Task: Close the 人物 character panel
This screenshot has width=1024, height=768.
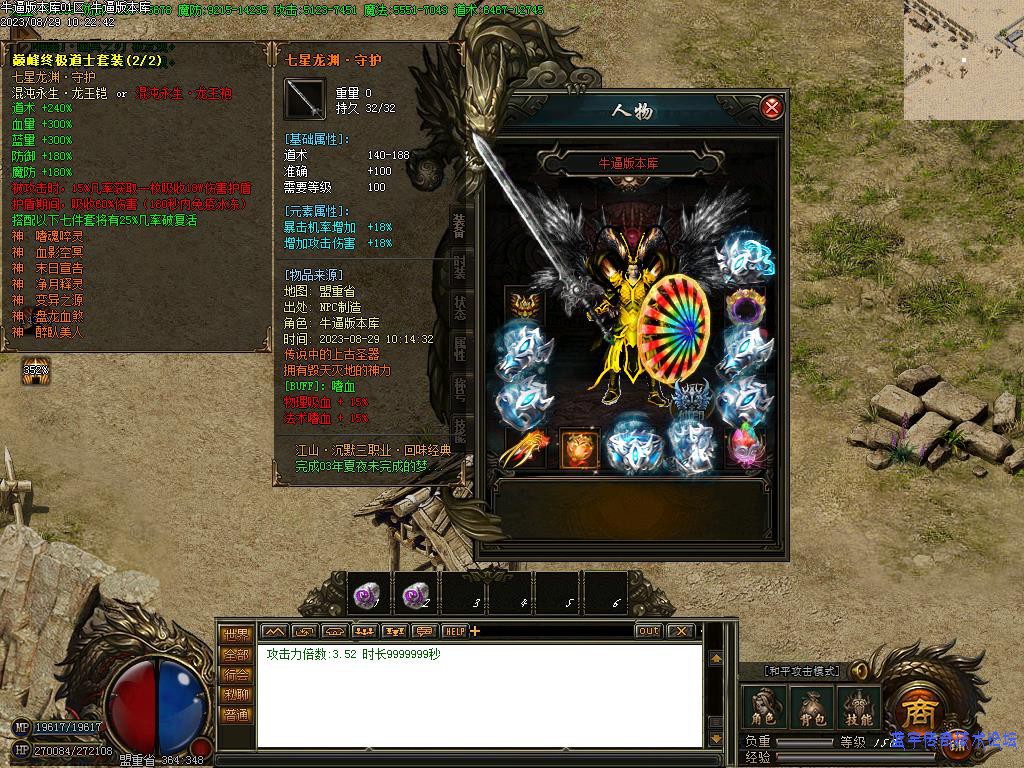Action: pos(771,107)
